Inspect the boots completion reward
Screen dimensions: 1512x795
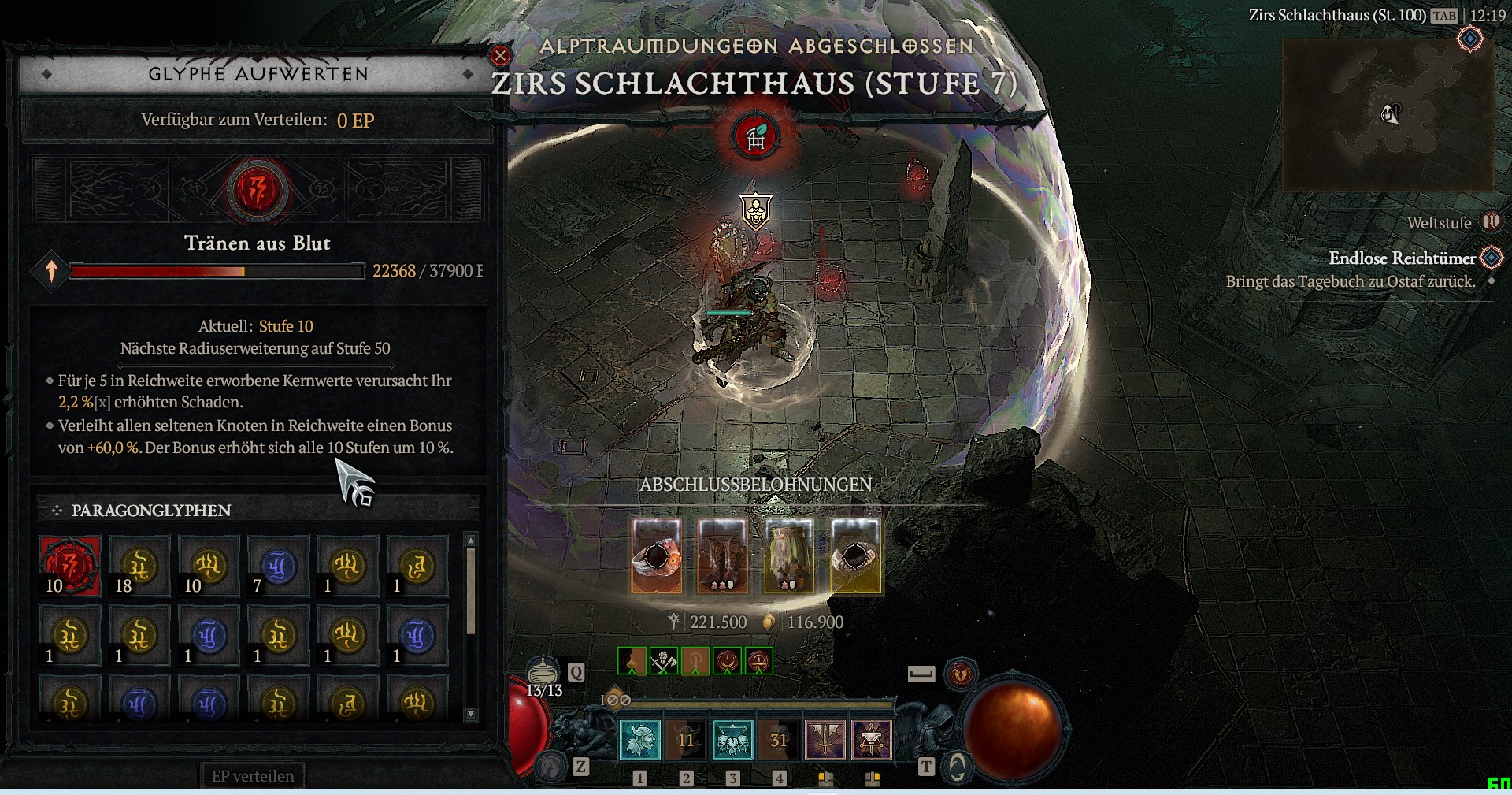click(x=723, y=555)
